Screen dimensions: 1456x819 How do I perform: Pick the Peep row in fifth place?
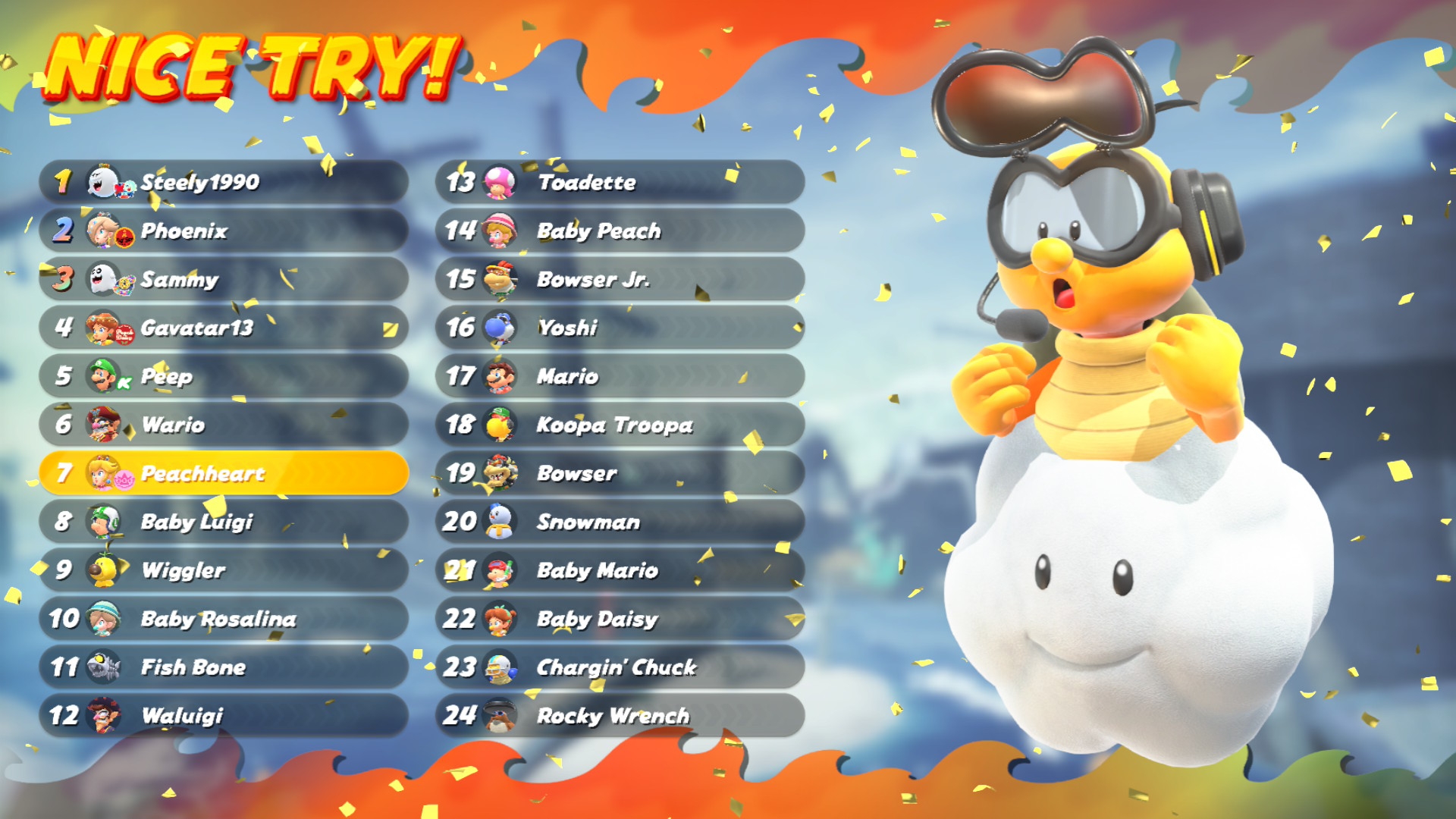tap(224, 376)
